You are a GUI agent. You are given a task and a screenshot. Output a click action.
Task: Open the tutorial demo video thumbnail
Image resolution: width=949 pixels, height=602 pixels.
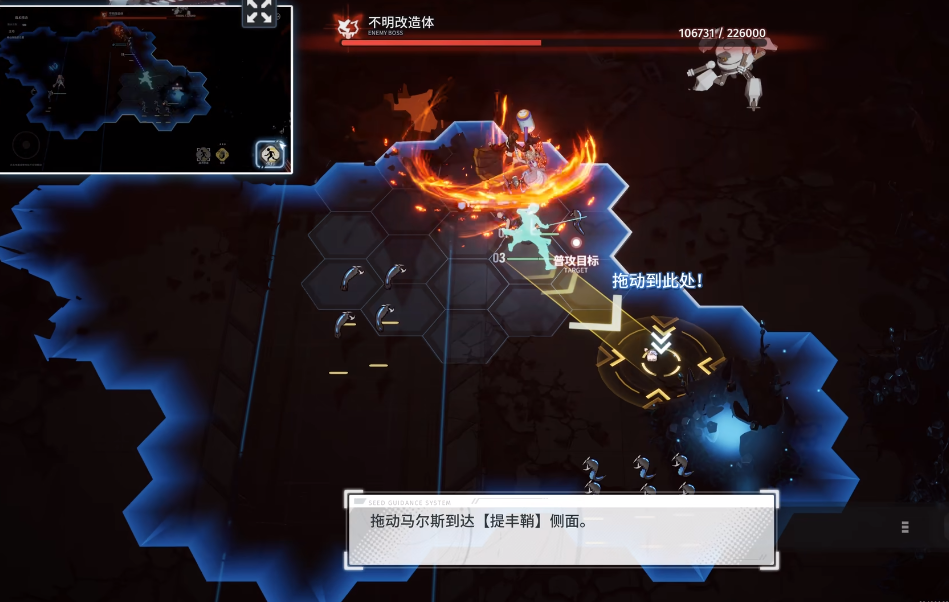(146, 90)
